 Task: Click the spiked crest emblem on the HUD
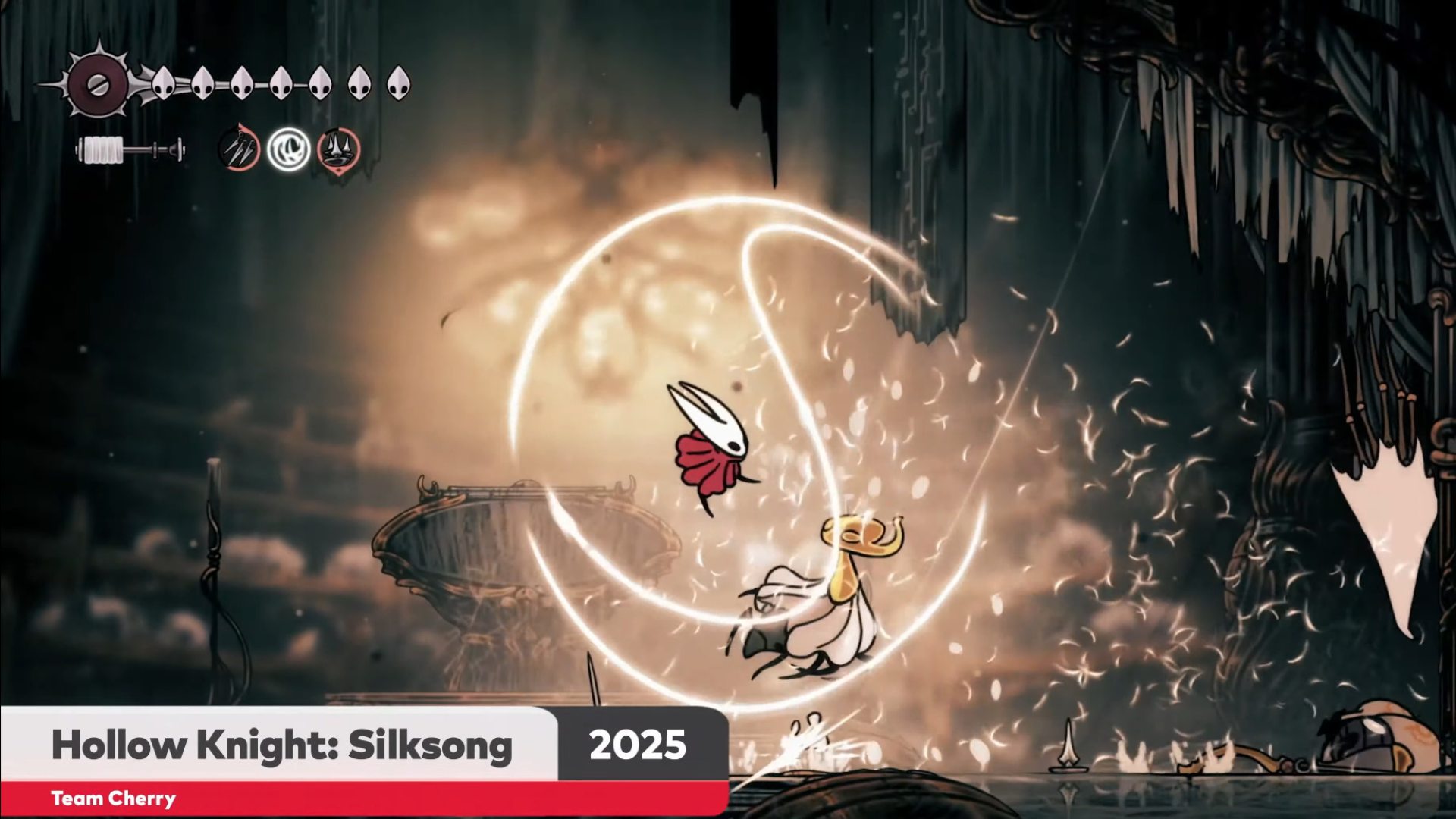point(98,83)
